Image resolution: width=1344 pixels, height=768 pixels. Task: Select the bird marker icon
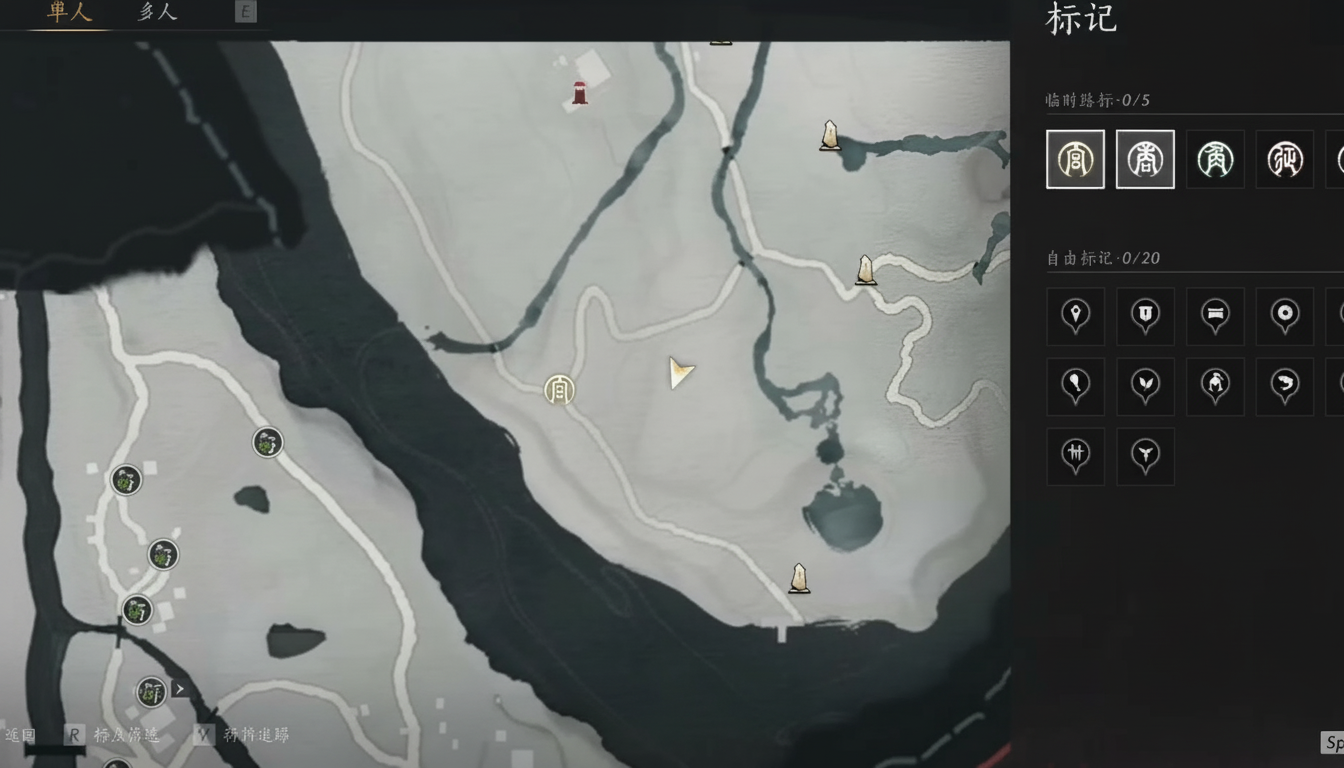tap(1145, 456)
